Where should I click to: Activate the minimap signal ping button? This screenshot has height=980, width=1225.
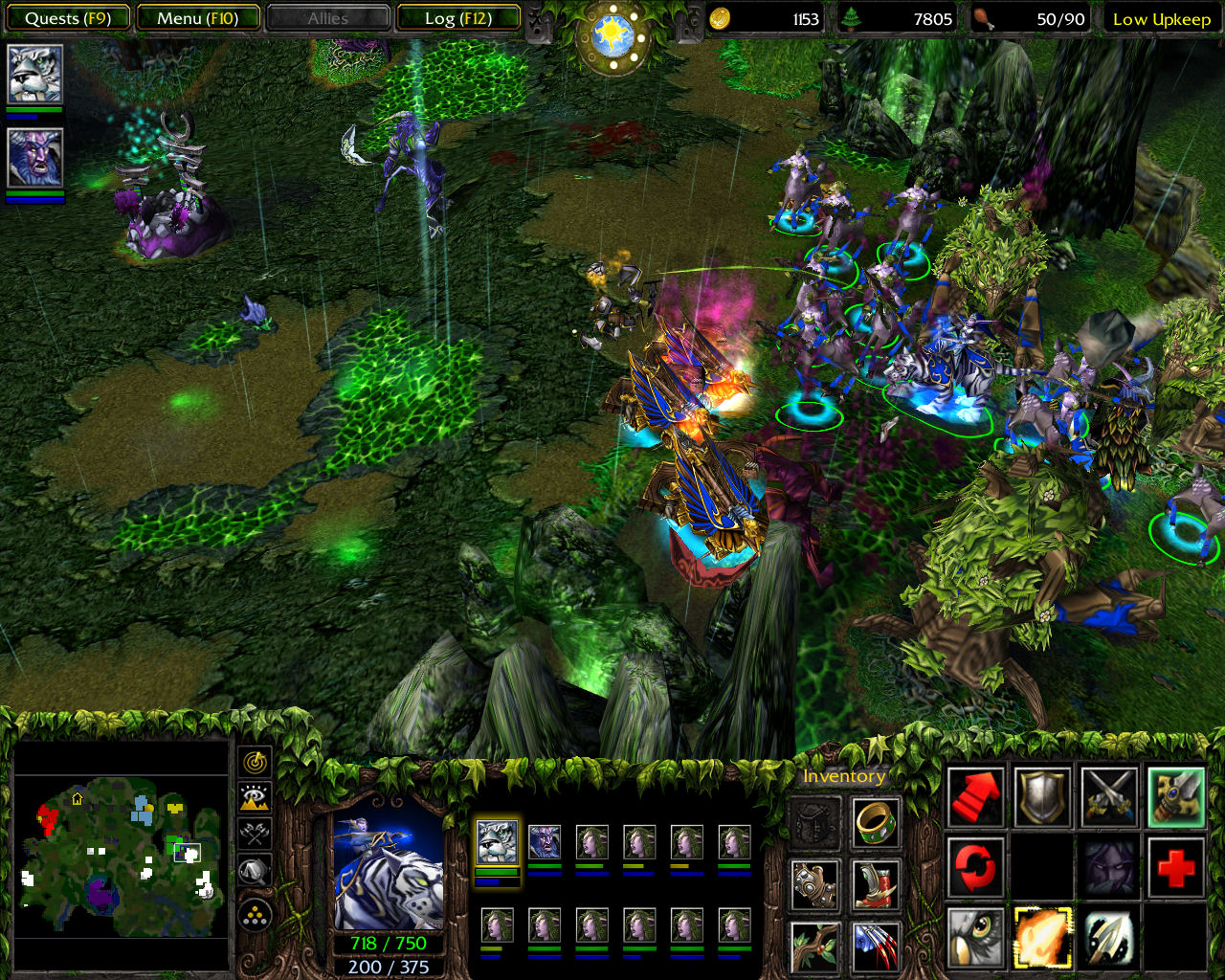256,762
